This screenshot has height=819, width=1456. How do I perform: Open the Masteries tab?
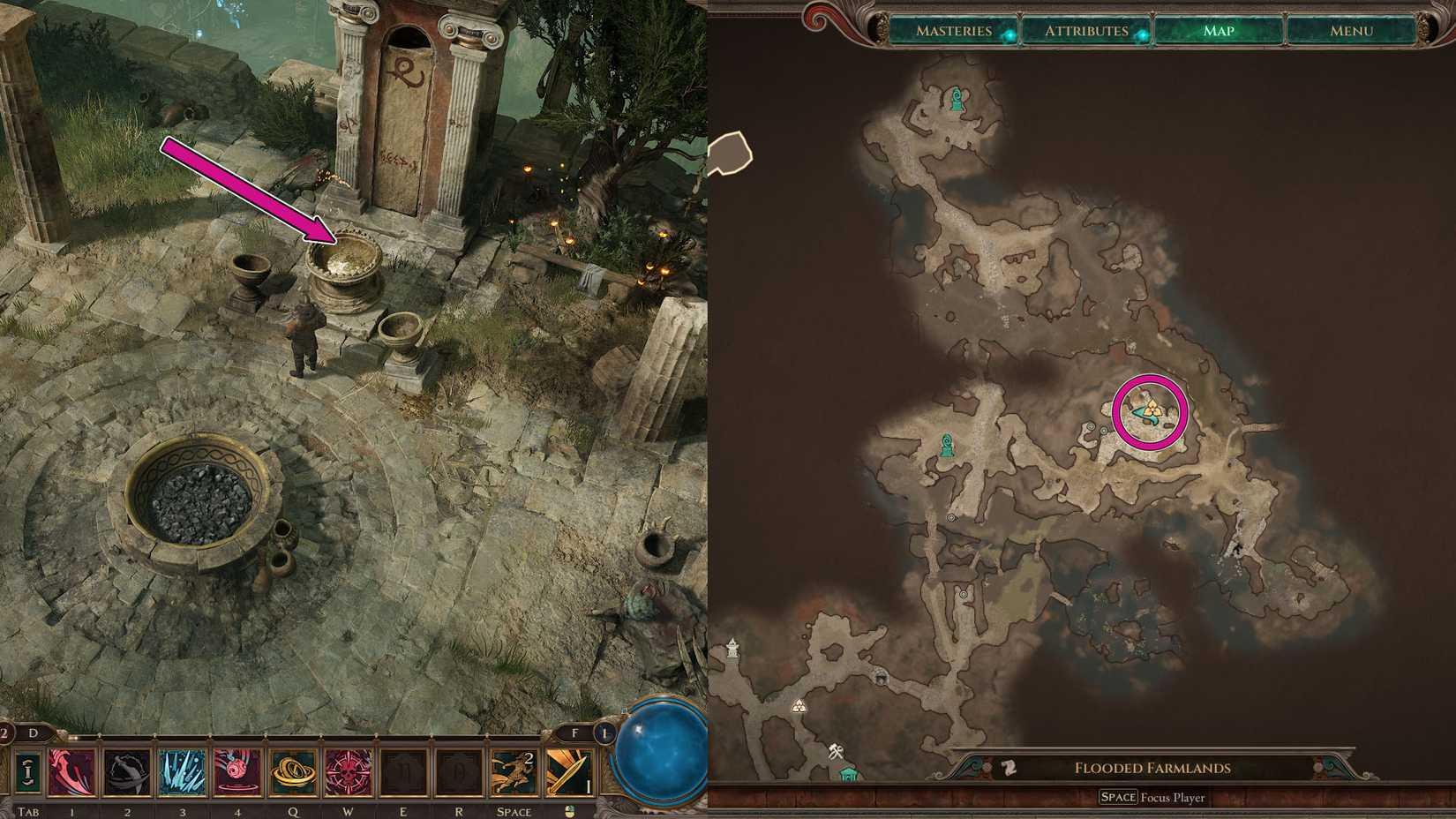954,31
